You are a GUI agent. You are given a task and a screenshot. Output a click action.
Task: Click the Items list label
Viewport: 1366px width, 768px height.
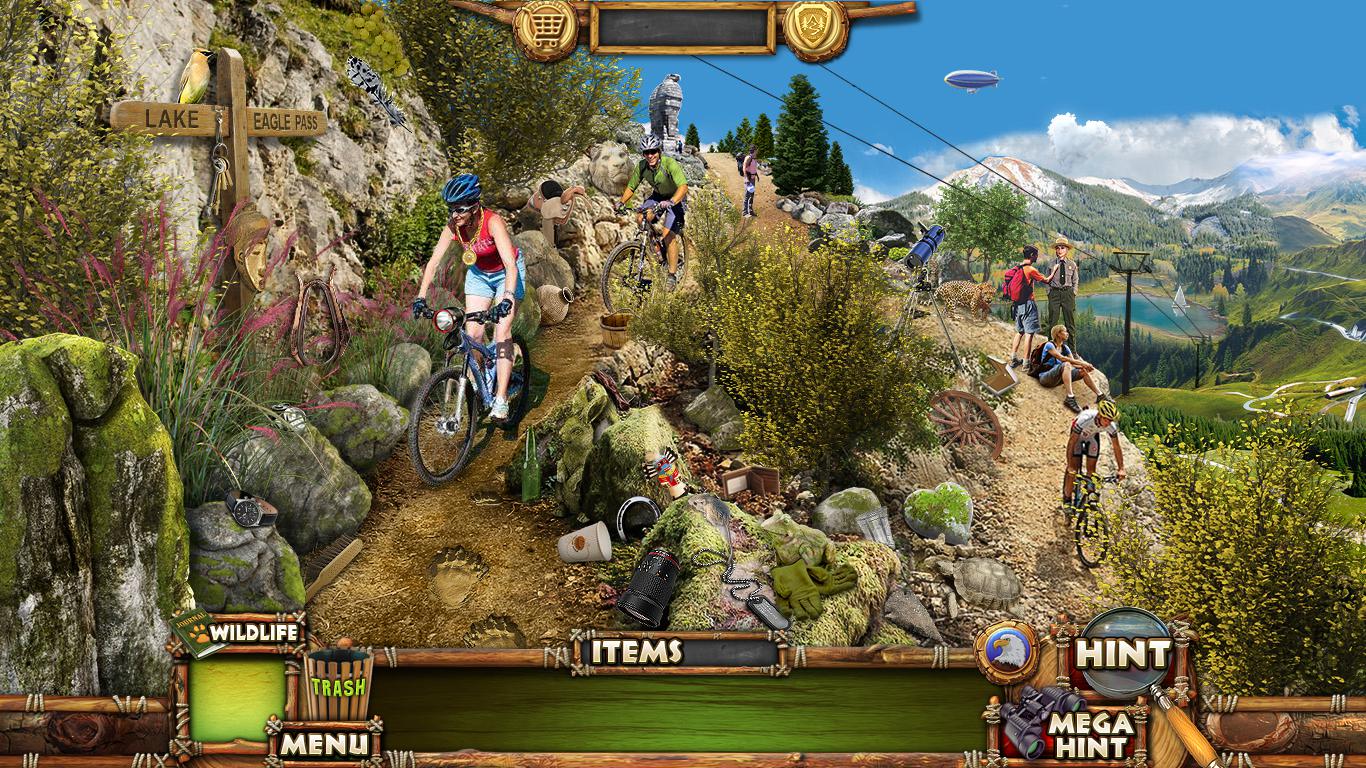pos(636,652)
